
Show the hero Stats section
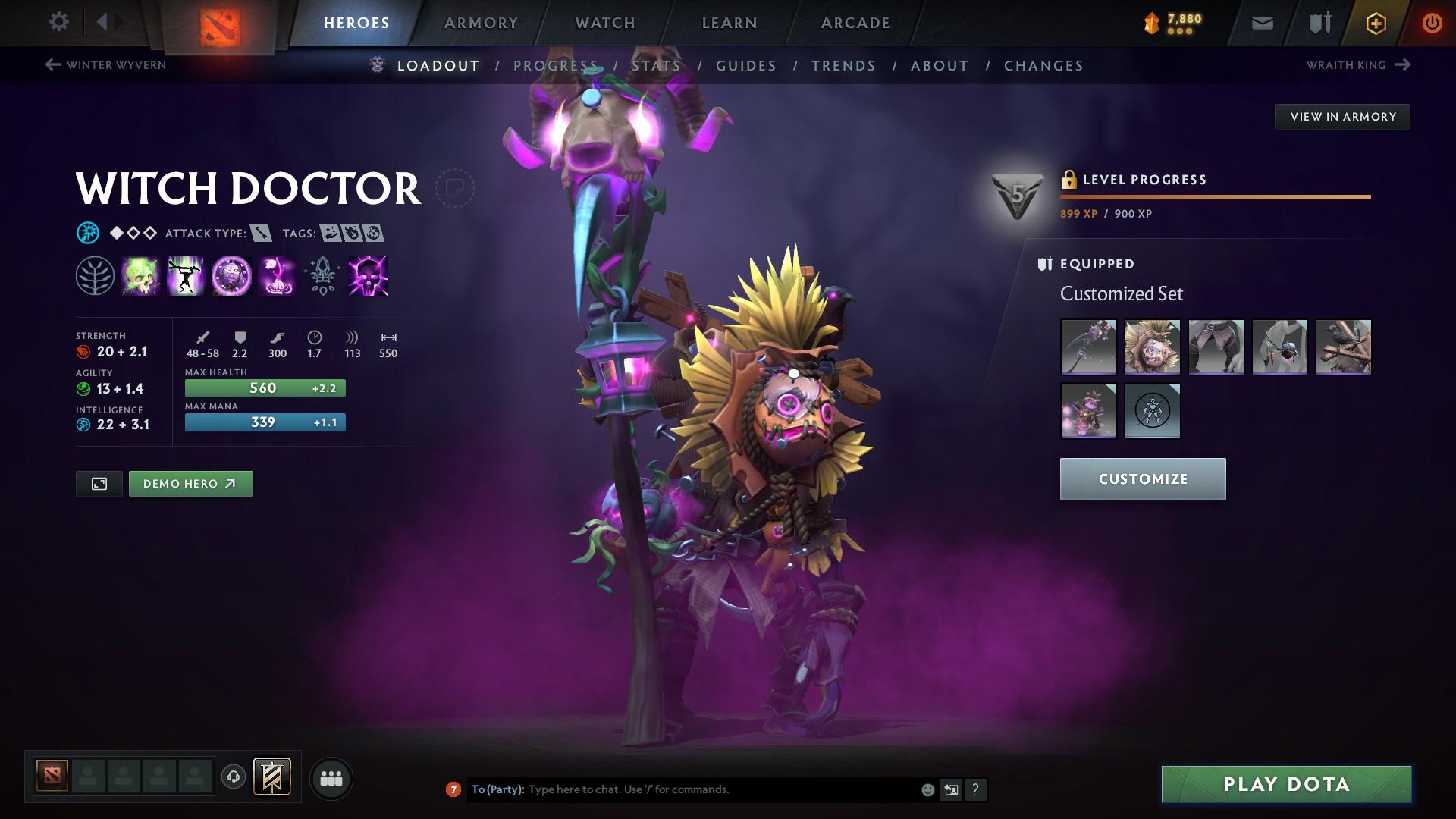[x=657, y=66]
